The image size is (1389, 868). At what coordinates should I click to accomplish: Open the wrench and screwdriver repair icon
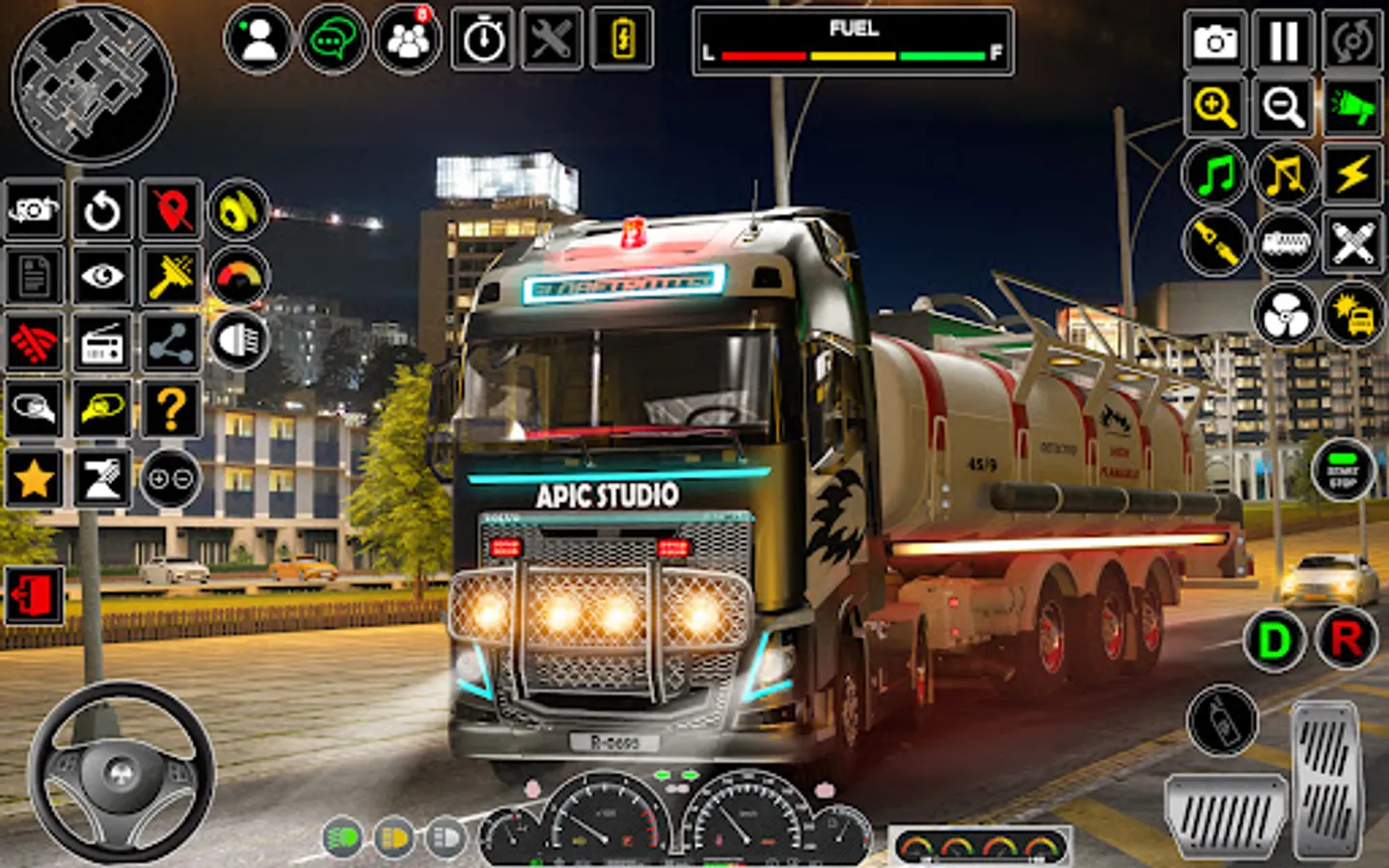tap(552, 40)
